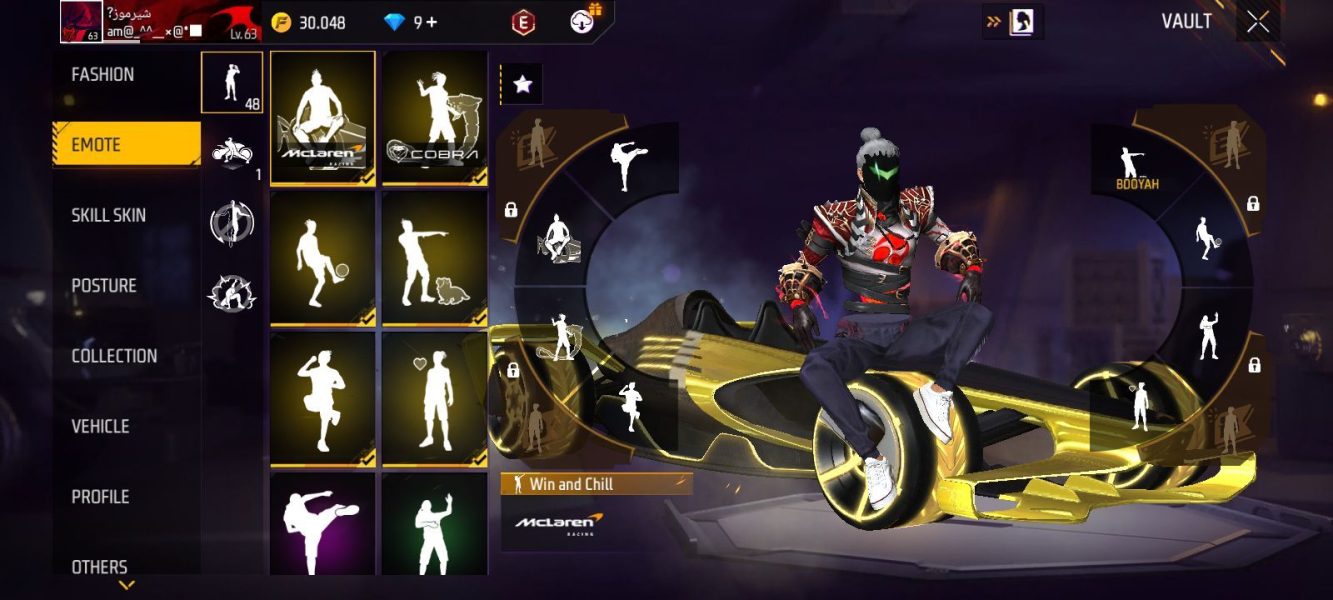1333x600 pixels.
Task: Select the McLaren emote tile
Action: tap(323, 117)
